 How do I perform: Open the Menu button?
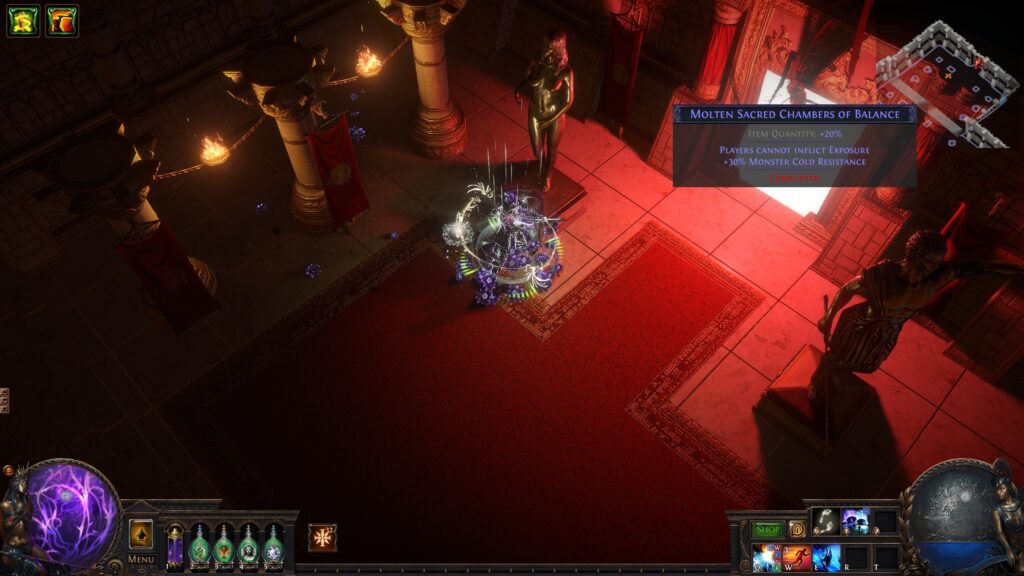pyautogui.click(x=140, y=560)
